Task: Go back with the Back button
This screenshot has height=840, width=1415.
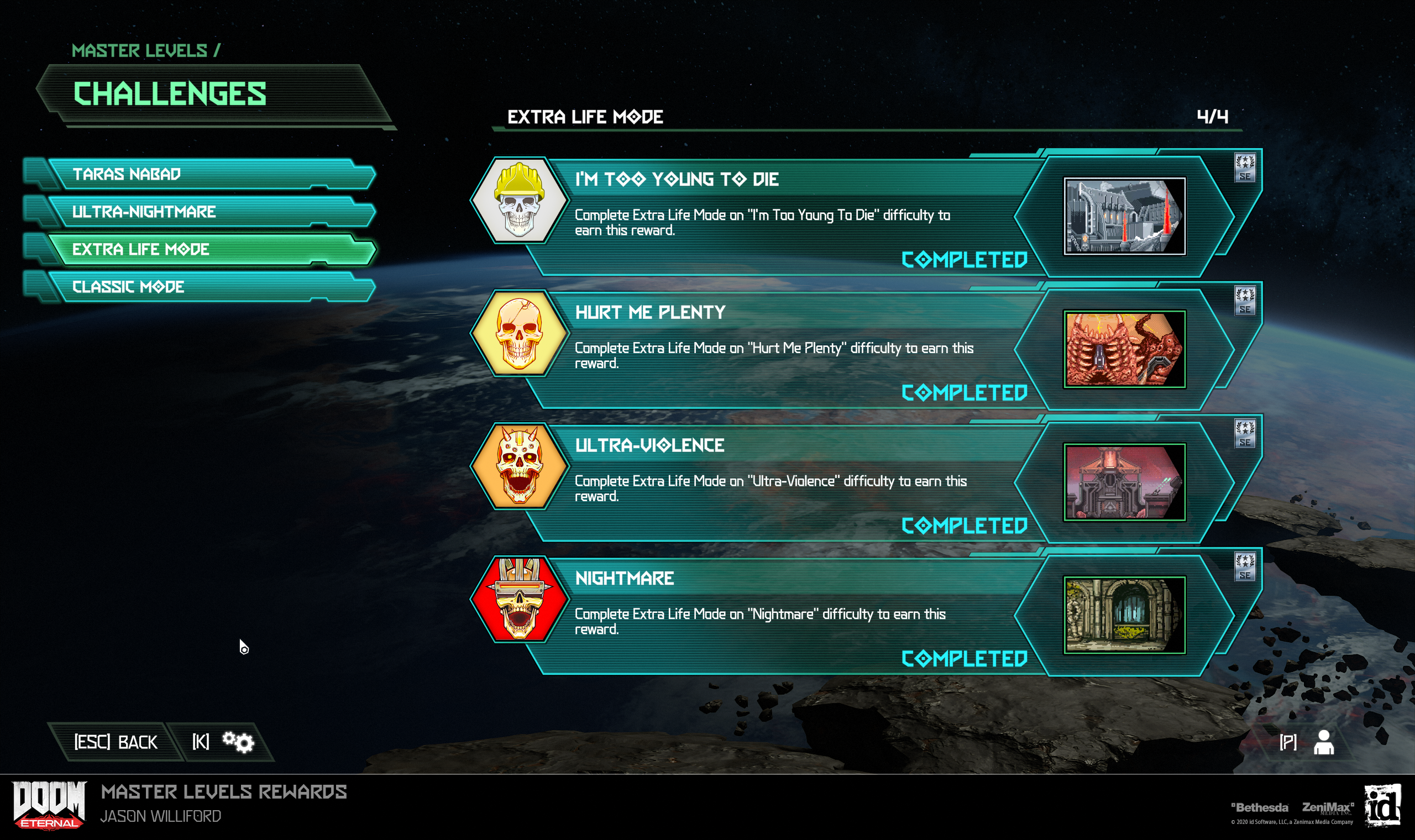Action: [x=116, y=742]
